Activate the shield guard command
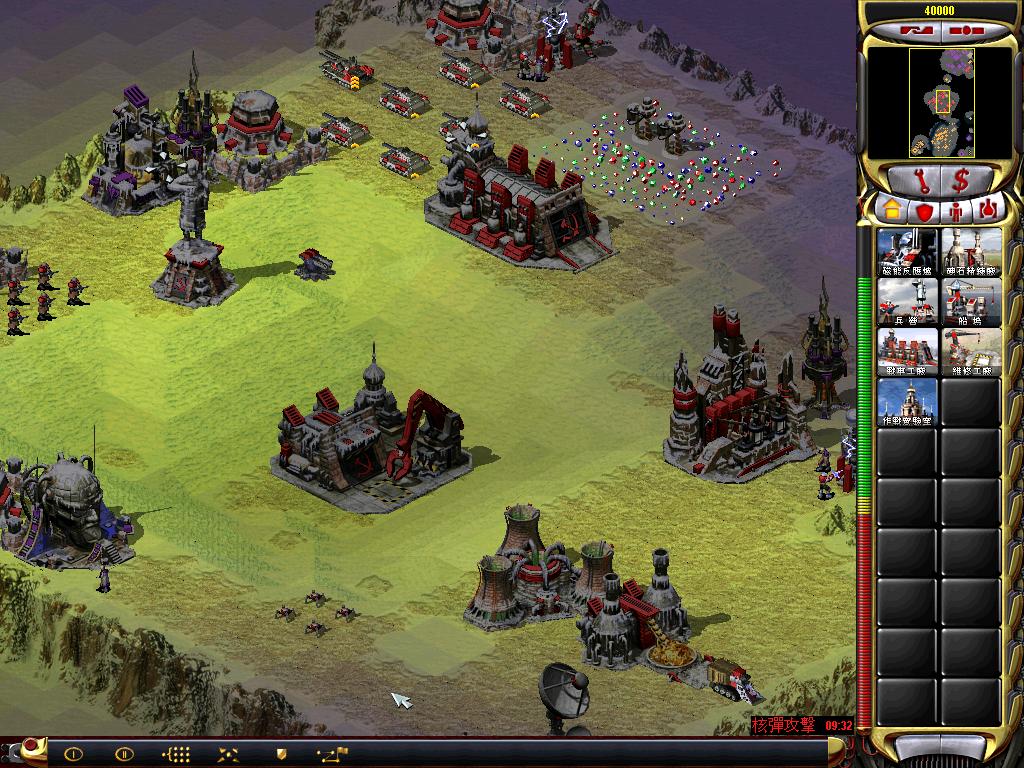1024x768 pixels. (281, 754)
